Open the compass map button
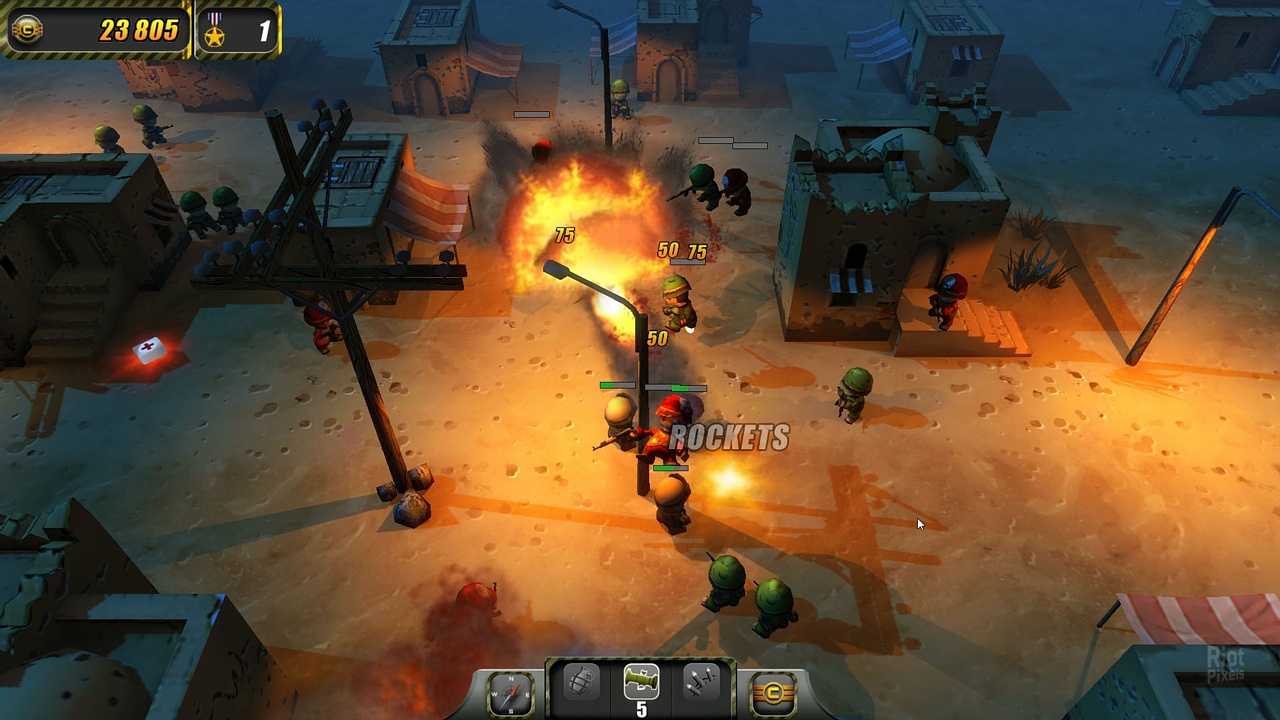The width and height of the screenshot is (1280, 720). [510, 692]
